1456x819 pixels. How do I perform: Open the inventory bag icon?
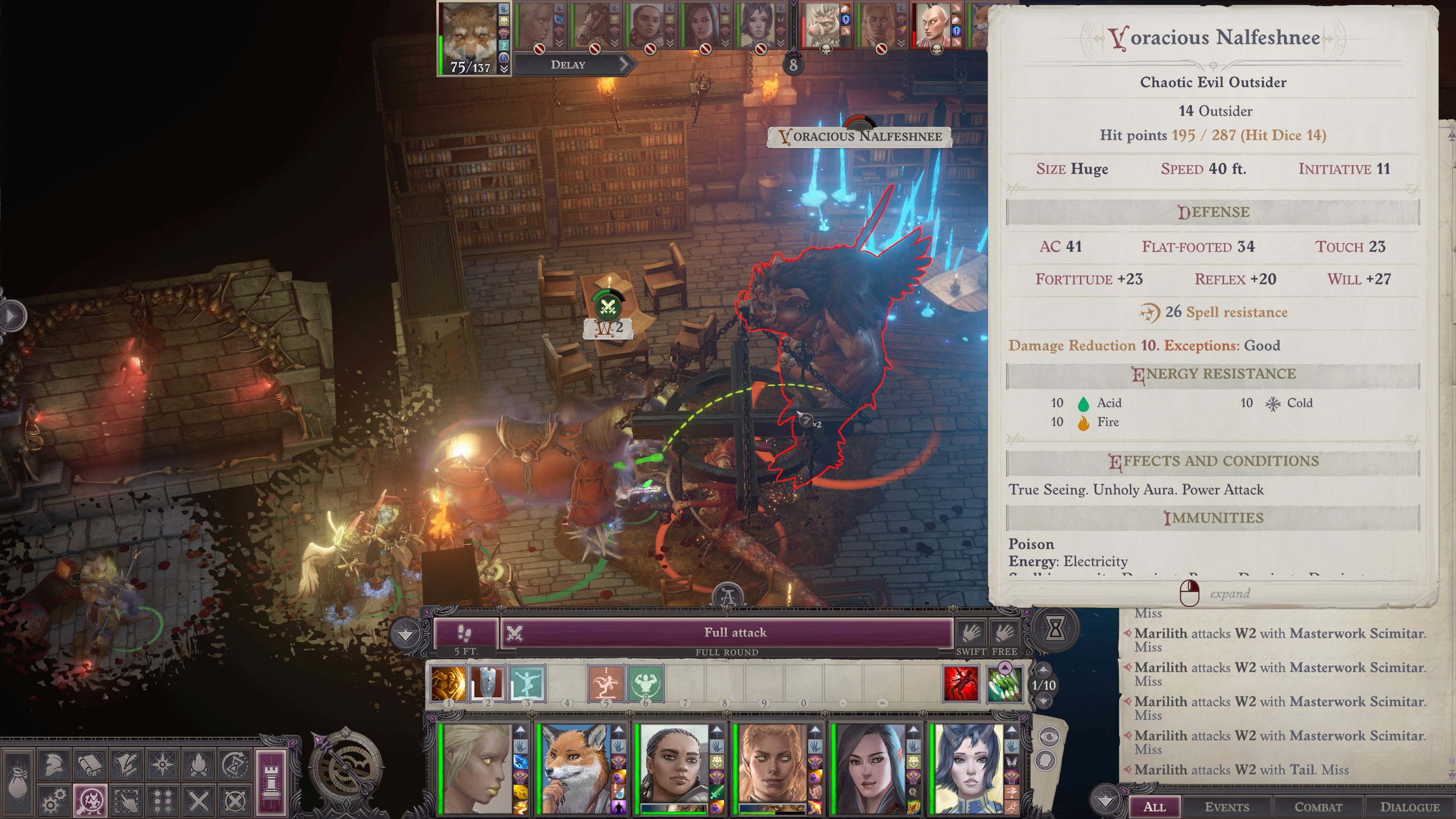click(17, 784)
